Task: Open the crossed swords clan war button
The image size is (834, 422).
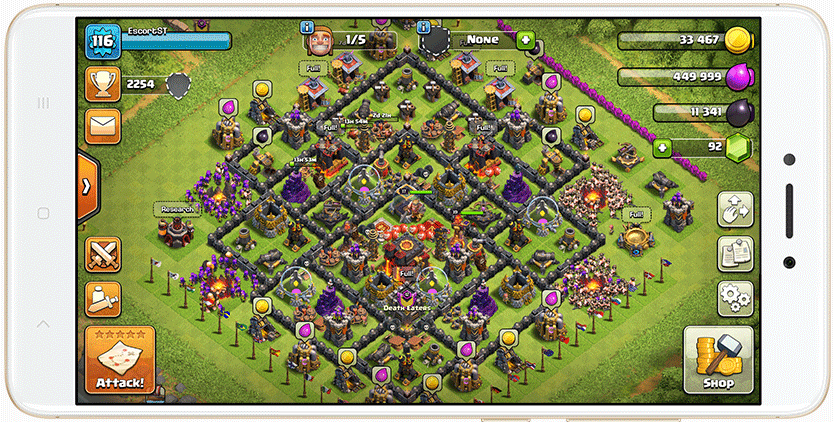Action: (103, 251)
